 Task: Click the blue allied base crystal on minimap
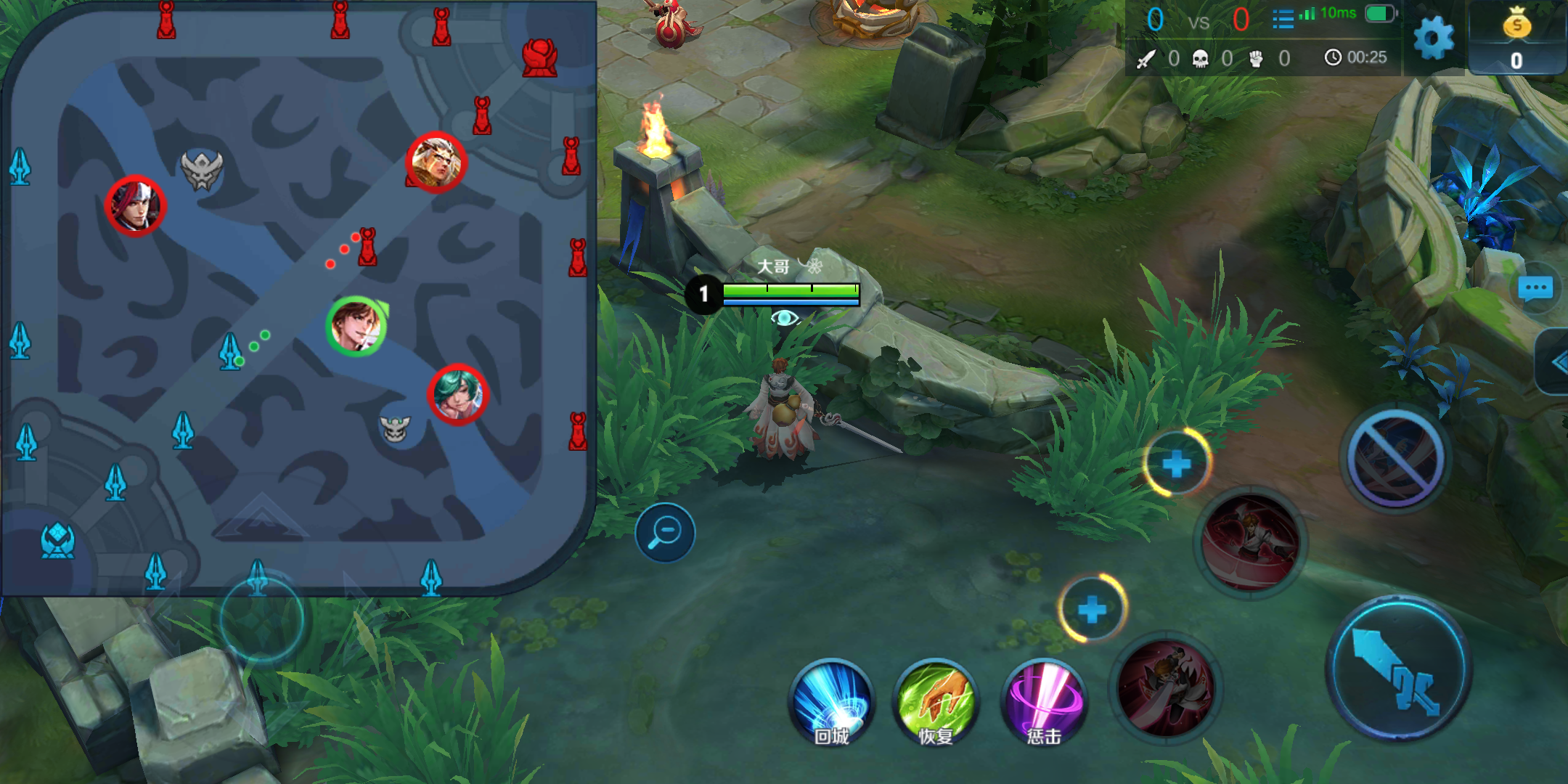coord(58,541)
